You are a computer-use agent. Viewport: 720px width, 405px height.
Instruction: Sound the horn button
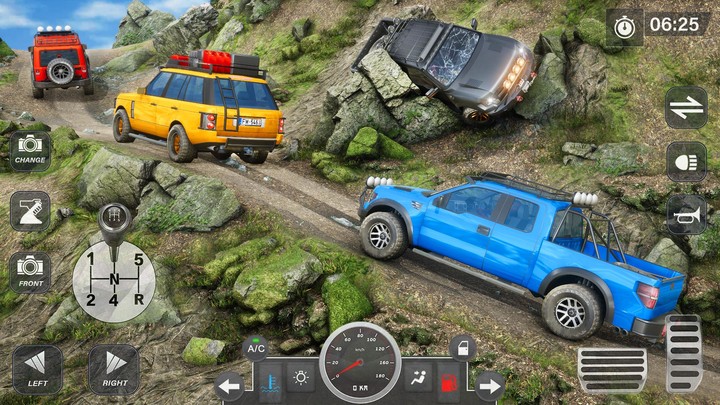[x=686, y=214]
